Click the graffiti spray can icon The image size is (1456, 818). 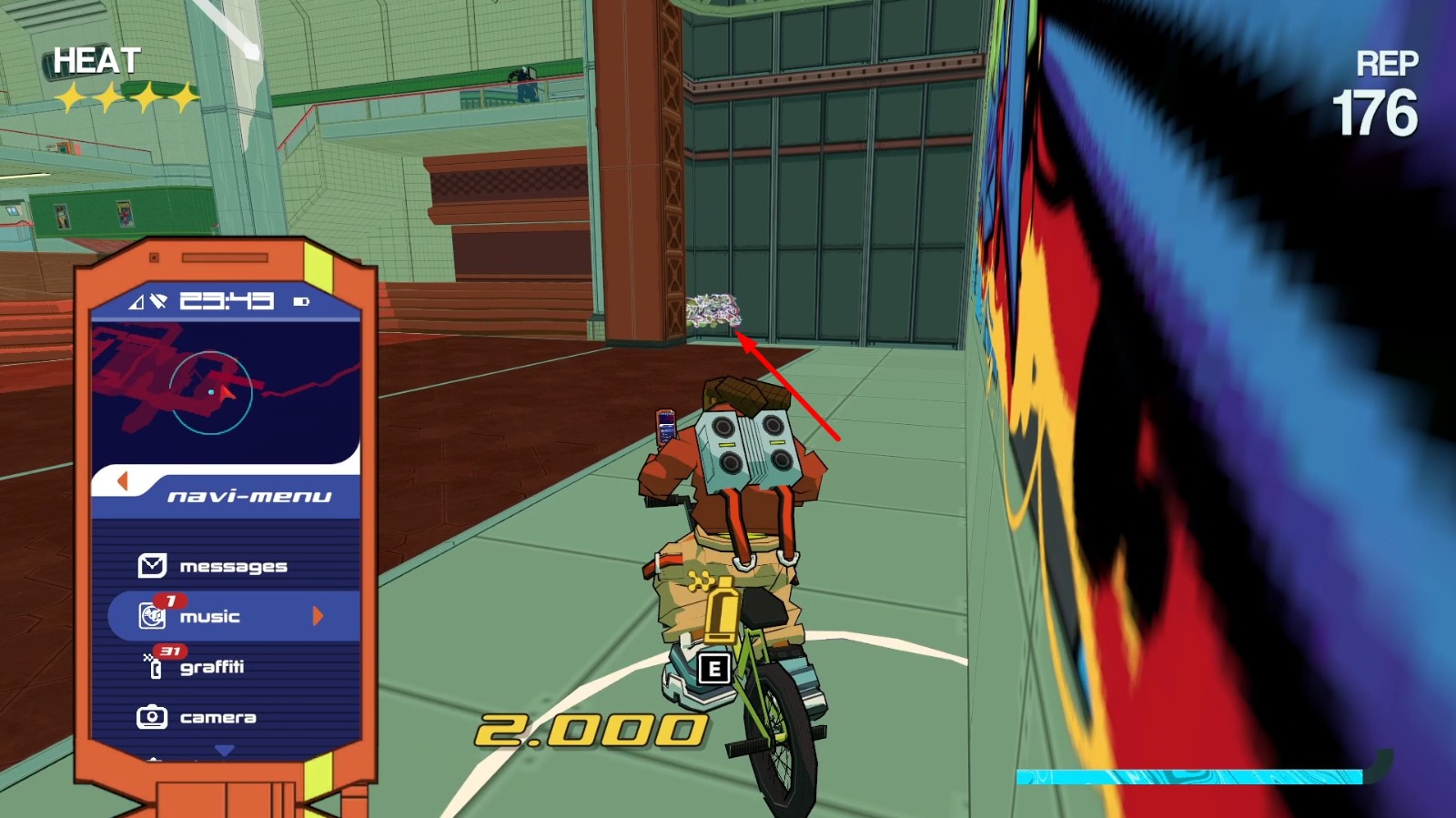[153, 667]
